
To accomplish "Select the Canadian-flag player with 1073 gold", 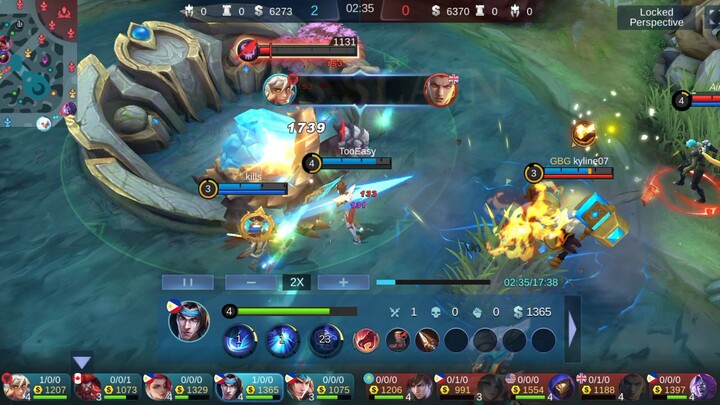I will pos(106,387).
